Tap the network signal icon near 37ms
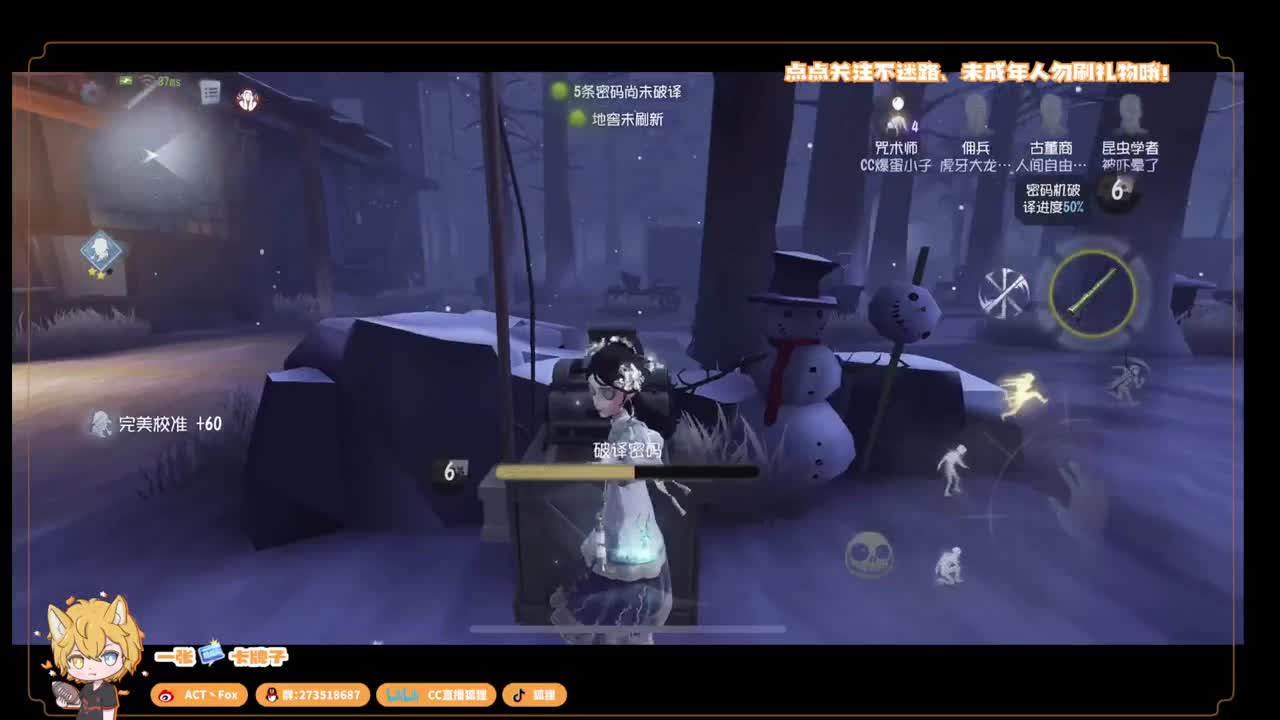The image size is (1280, 720). click(147, 82)
